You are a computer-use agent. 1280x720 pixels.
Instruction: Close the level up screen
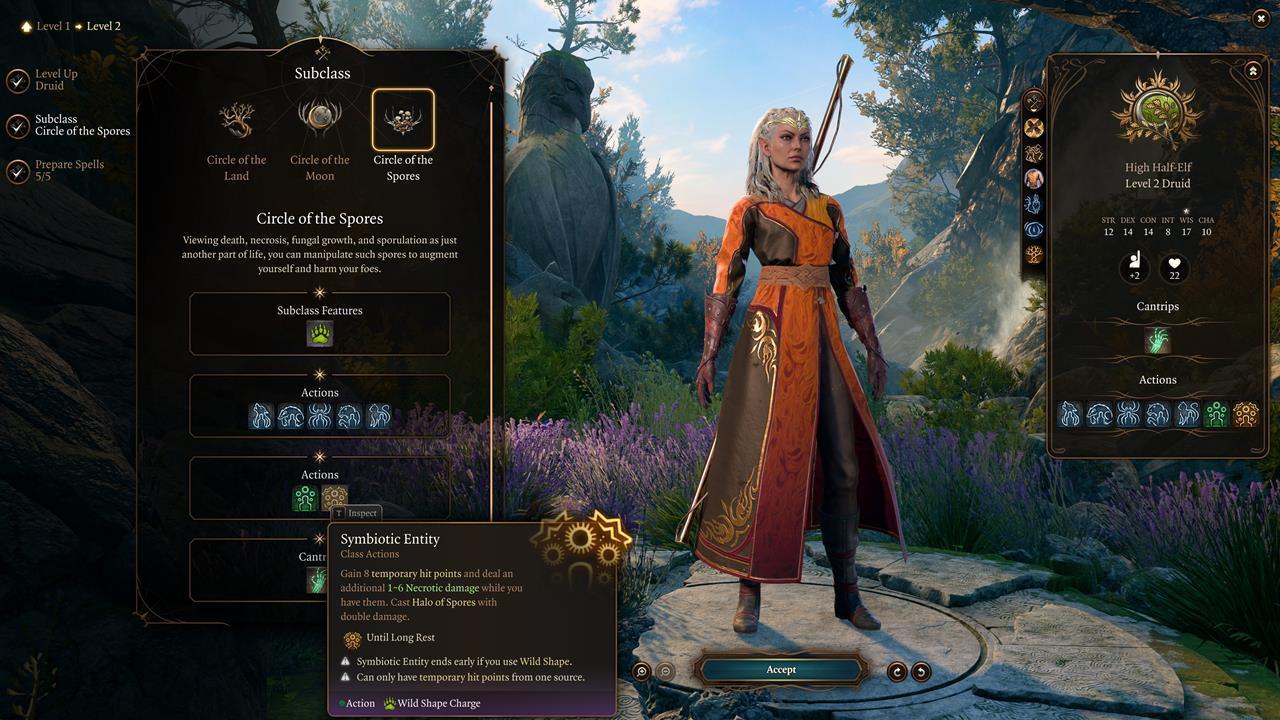click(1260, 19)
